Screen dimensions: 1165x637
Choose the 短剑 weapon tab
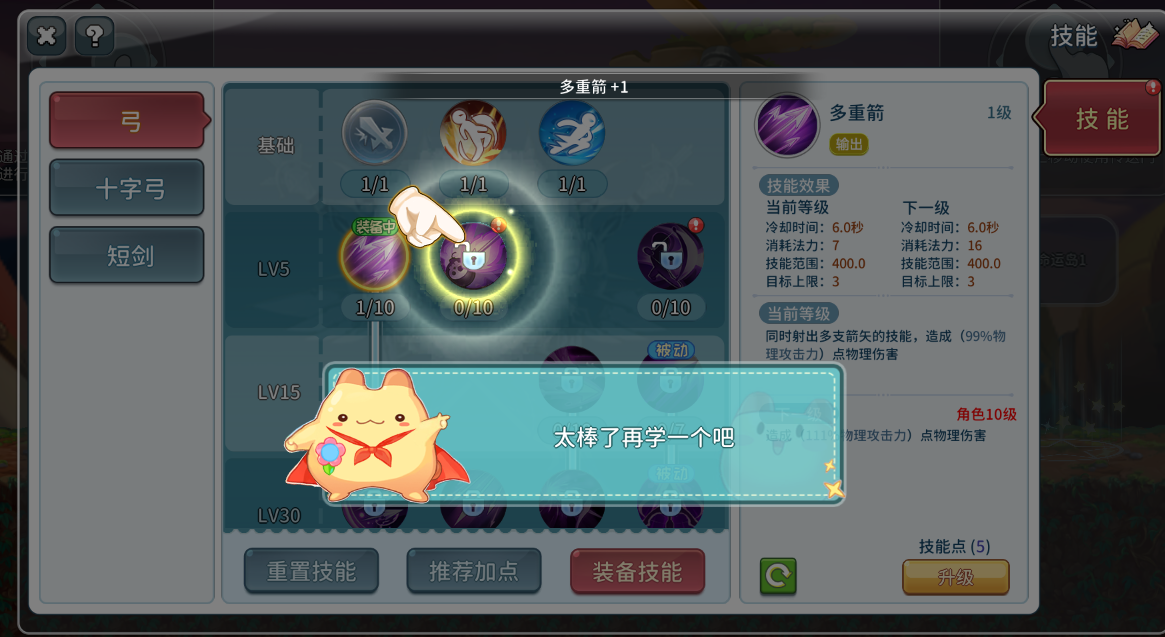[x=127, y=255]
